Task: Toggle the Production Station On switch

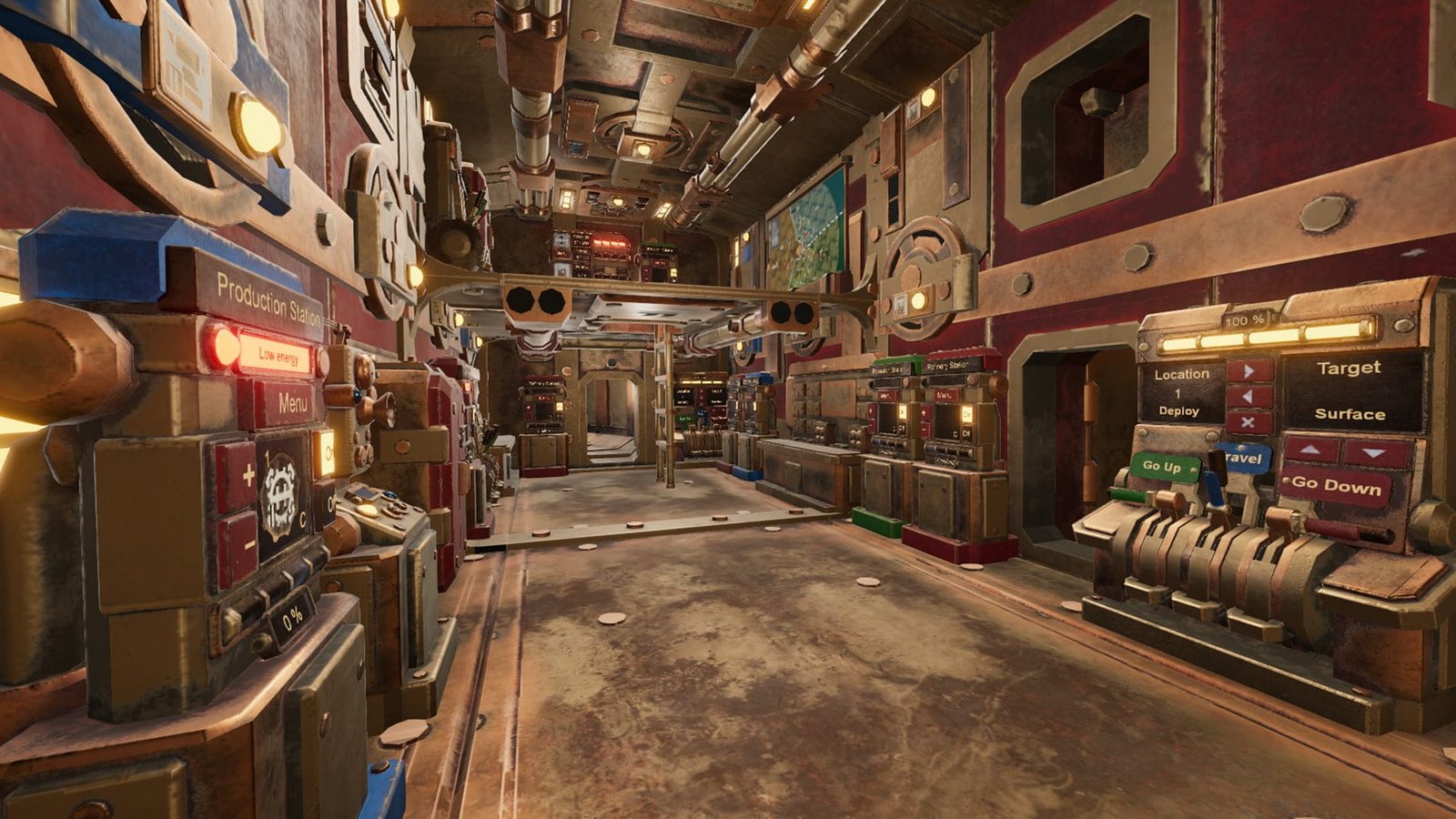Action: click(x=326, y=452)
